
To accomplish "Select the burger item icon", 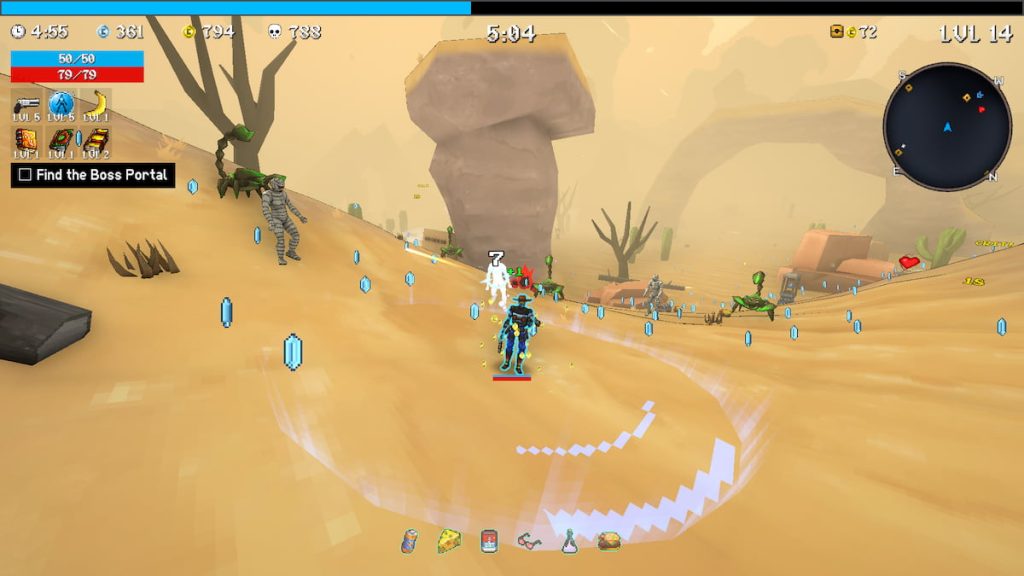I will (609, 541).
